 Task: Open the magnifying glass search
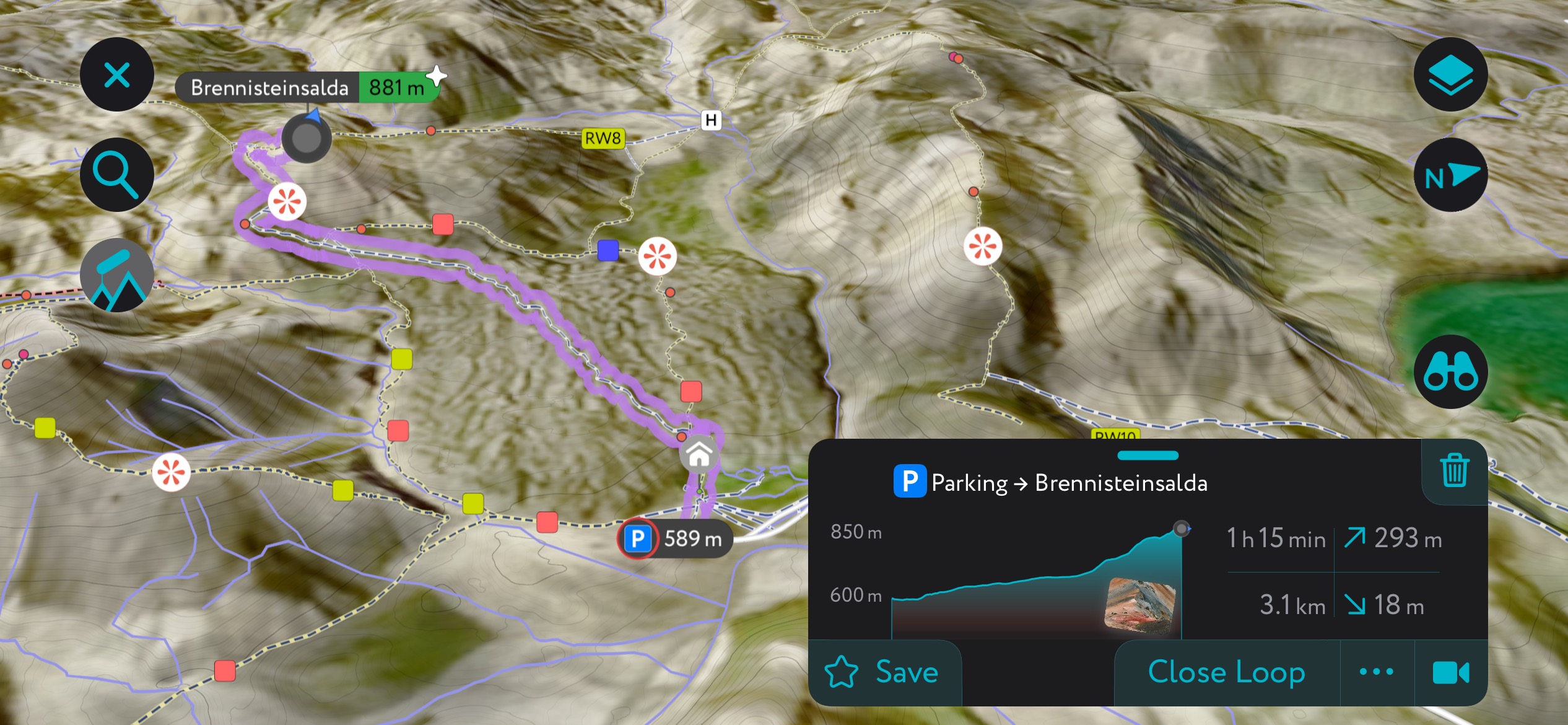pyautogui.click(x=116, y=175)
